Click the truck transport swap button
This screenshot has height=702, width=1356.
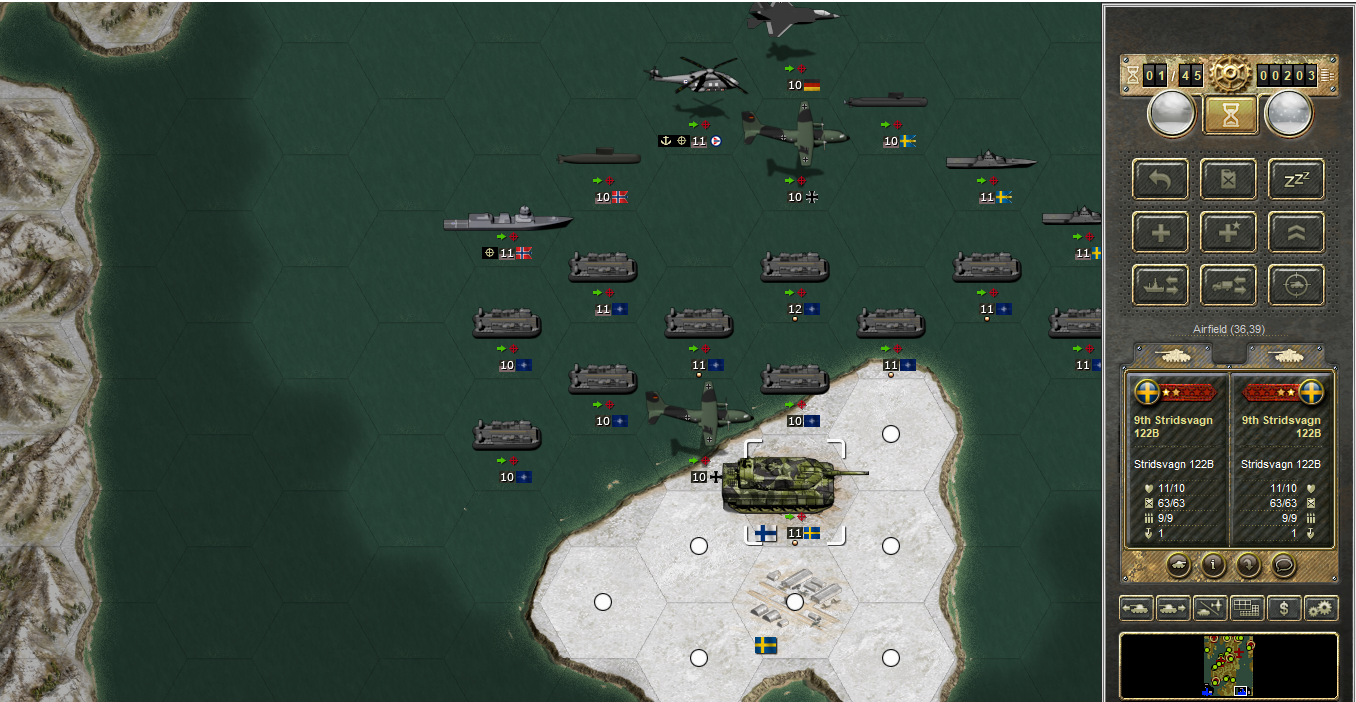(1228, 285)
